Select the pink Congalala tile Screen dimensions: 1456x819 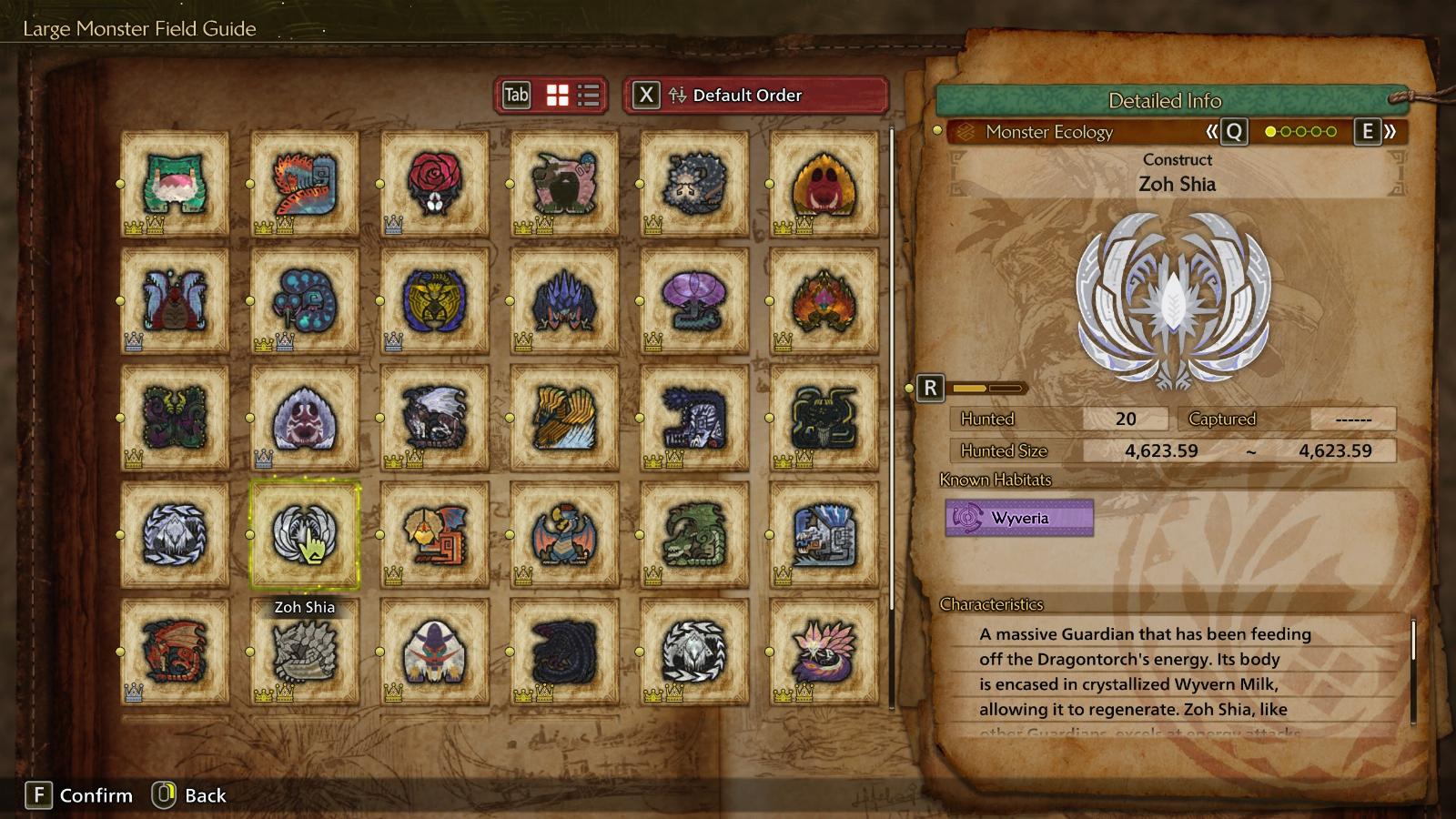pos(564,183)
